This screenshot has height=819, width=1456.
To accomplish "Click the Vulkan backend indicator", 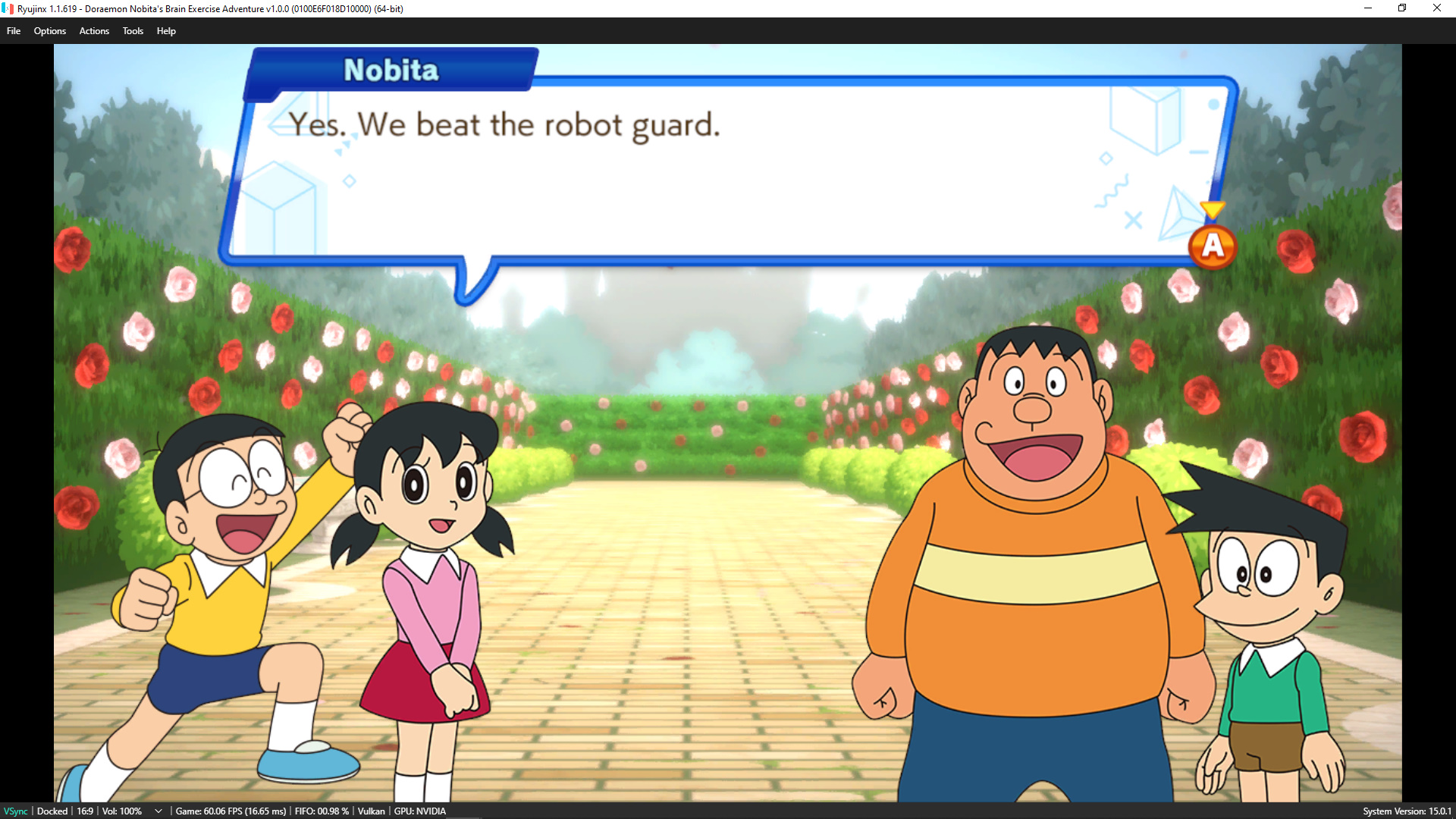I will click(x=372, y=811).
